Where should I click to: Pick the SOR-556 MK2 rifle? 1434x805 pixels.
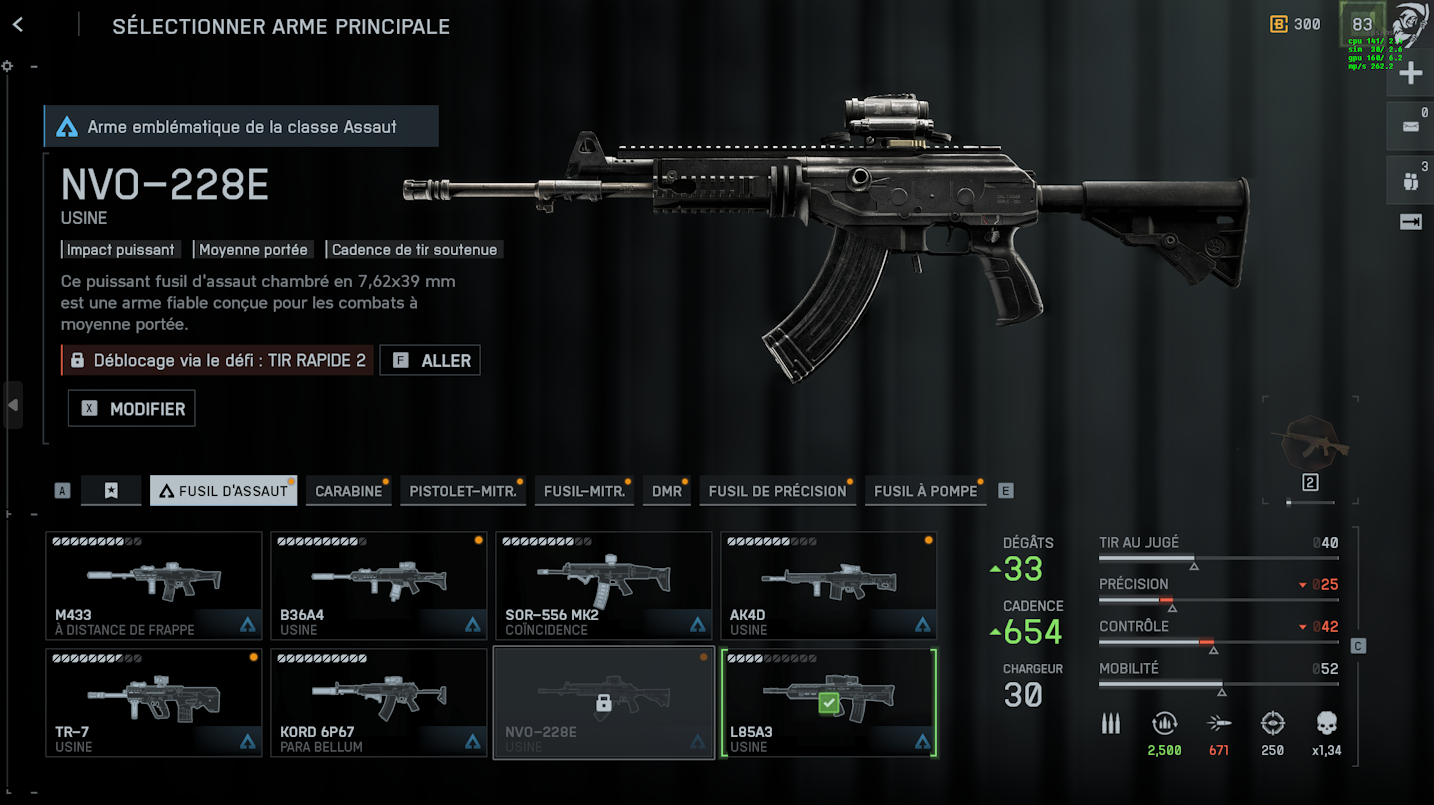click(x=604, y=585)
